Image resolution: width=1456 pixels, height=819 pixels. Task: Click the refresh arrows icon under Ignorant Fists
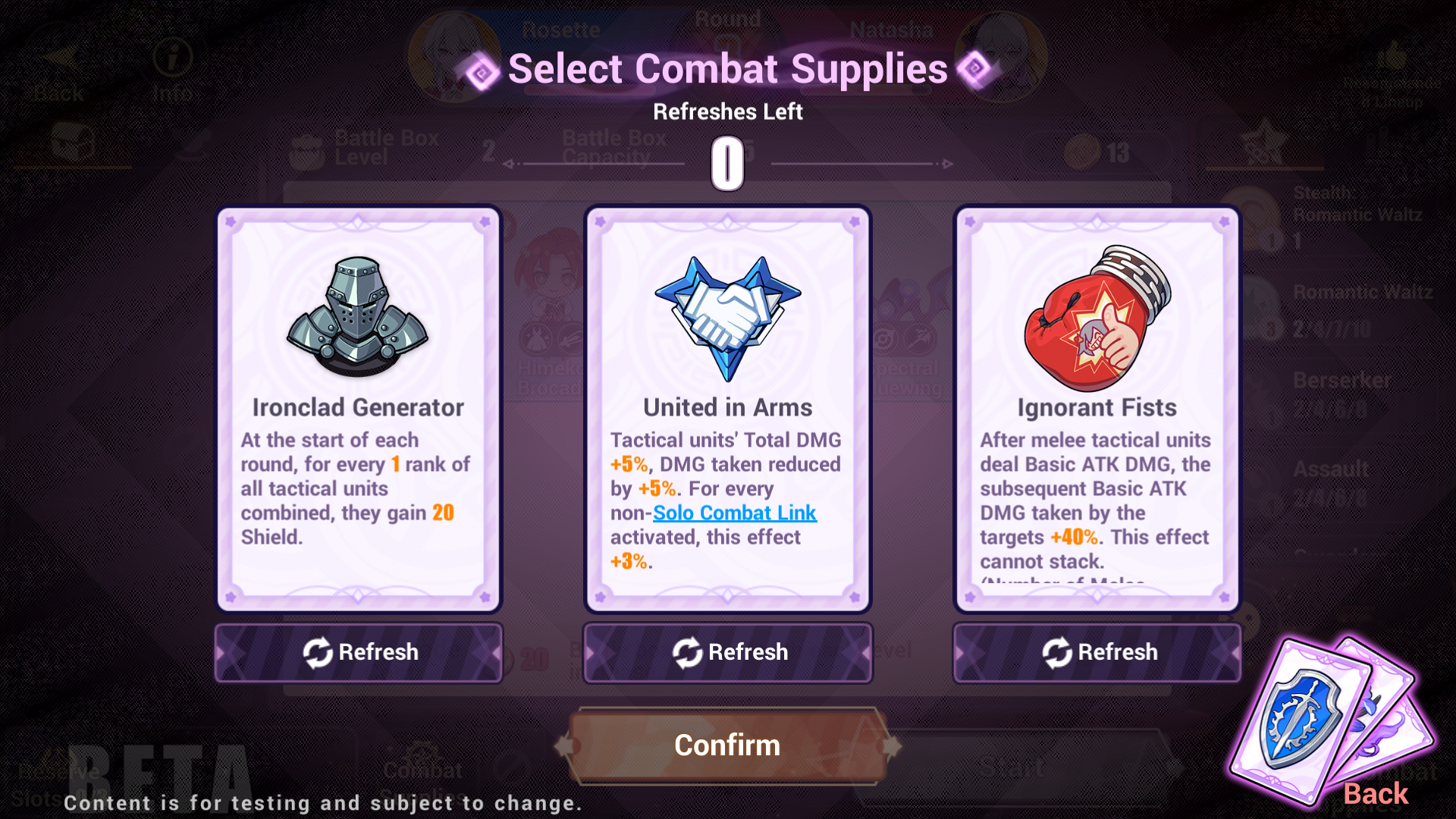point(1057,651)
